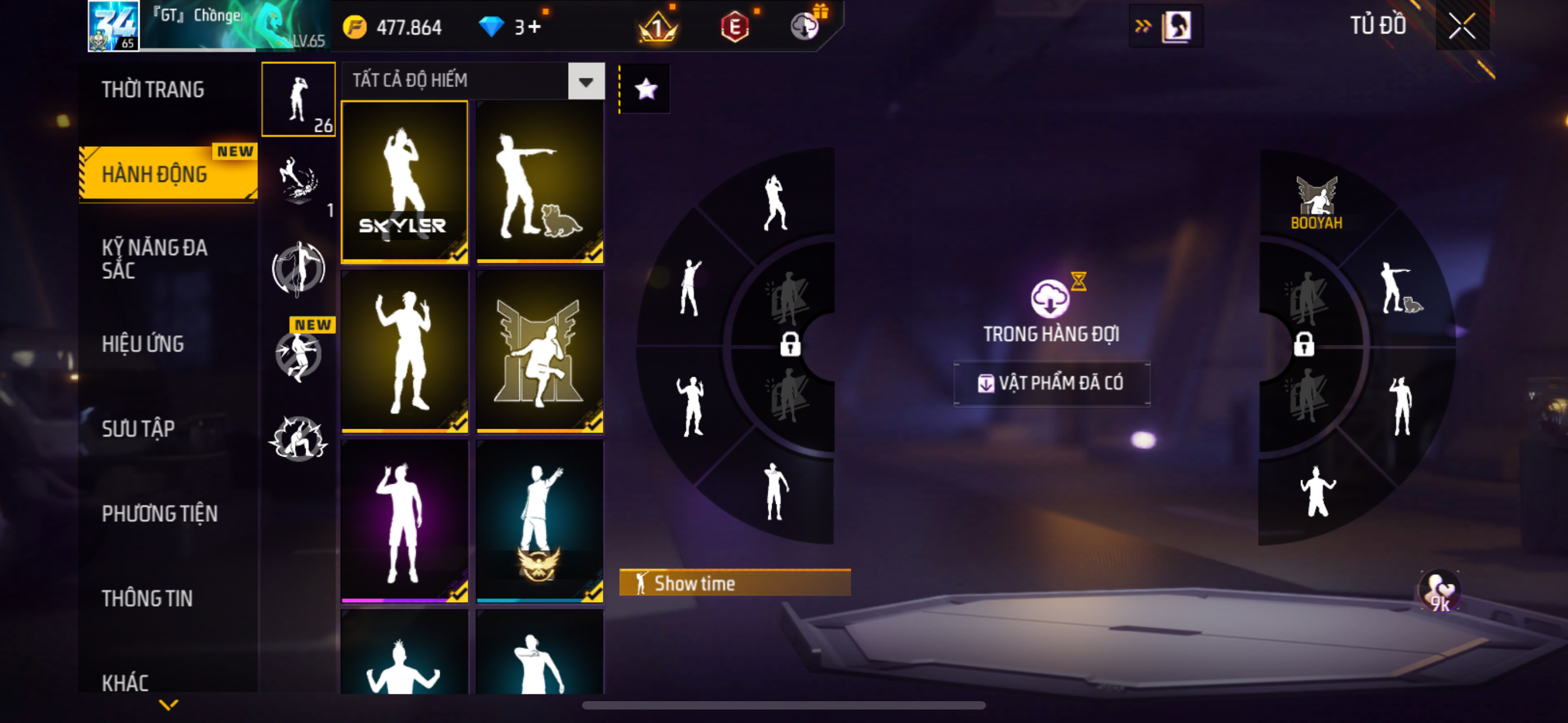
Task: Choose the Phương Tiện category
Action: pos(159,513)
